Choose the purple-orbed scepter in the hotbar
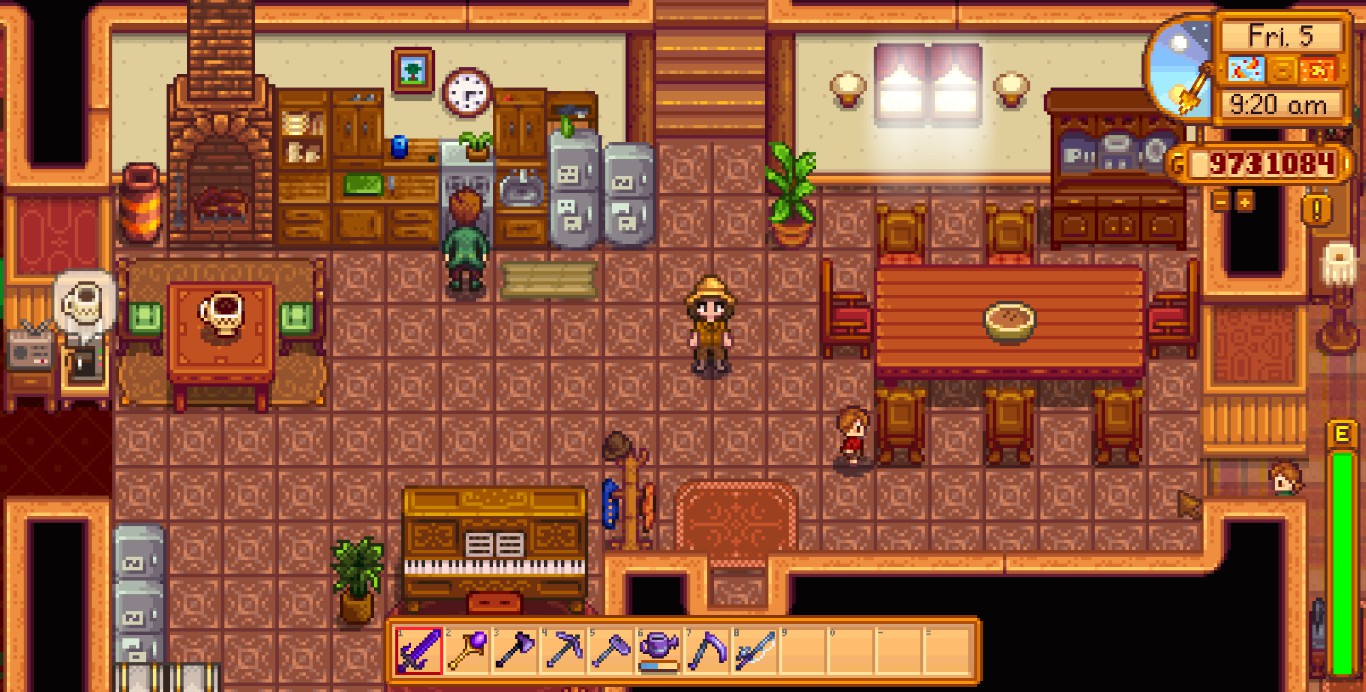The width and height of the screenshot is (1366, 692). [x=466, y=651]
